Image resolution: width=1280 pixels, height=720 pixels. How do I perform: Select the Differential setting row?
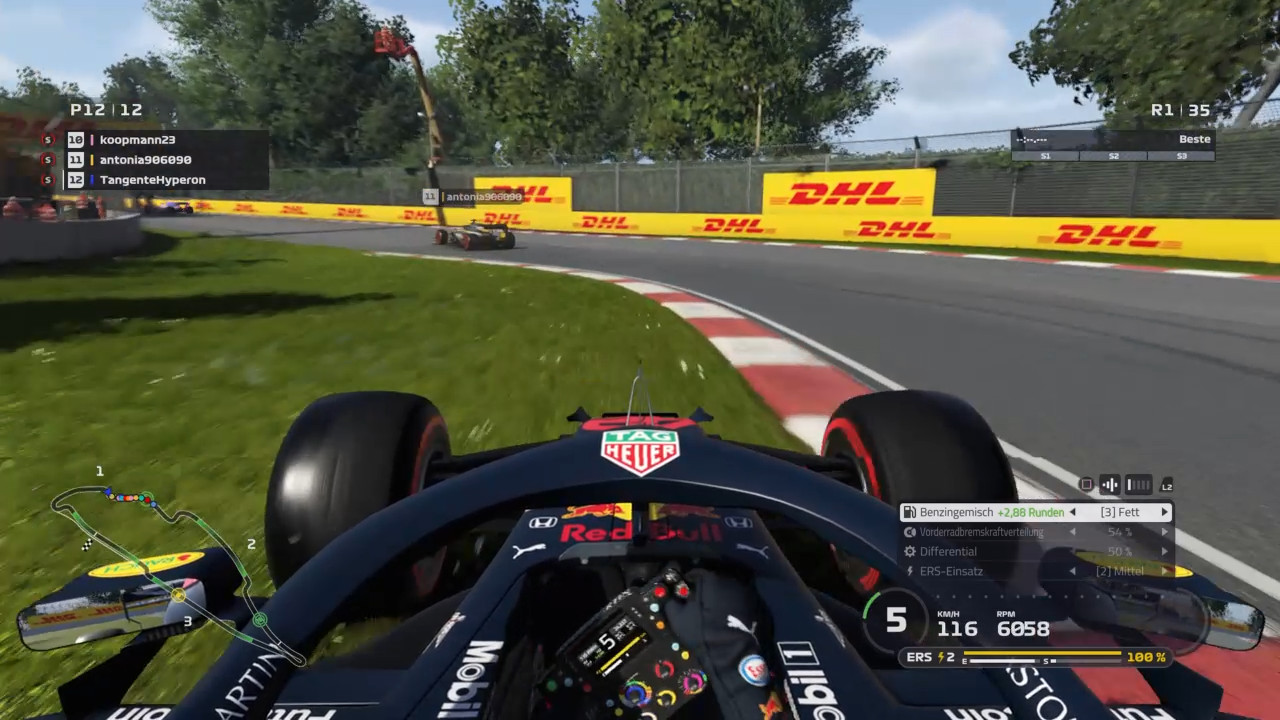[x=1035, y=551]
